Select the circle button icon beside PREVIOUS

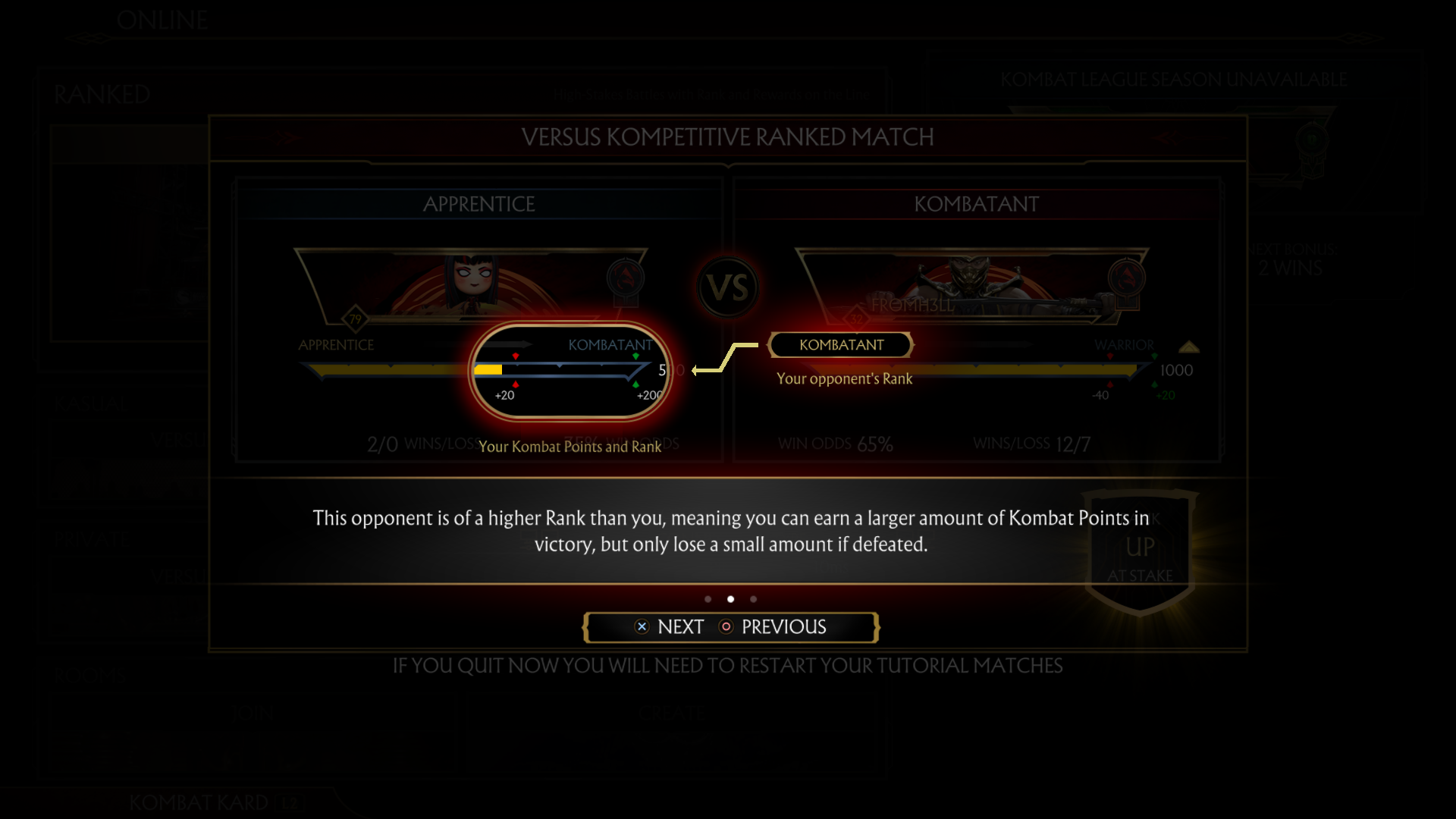pos(726,627)
